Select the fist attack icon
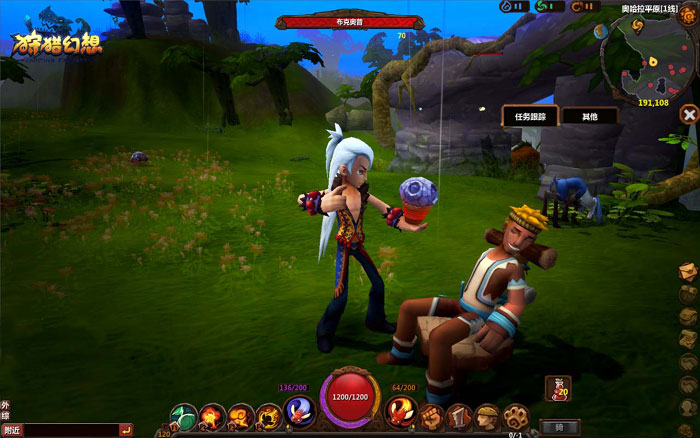This screenshot has width=700, height=438. click(x=432, y=415)
